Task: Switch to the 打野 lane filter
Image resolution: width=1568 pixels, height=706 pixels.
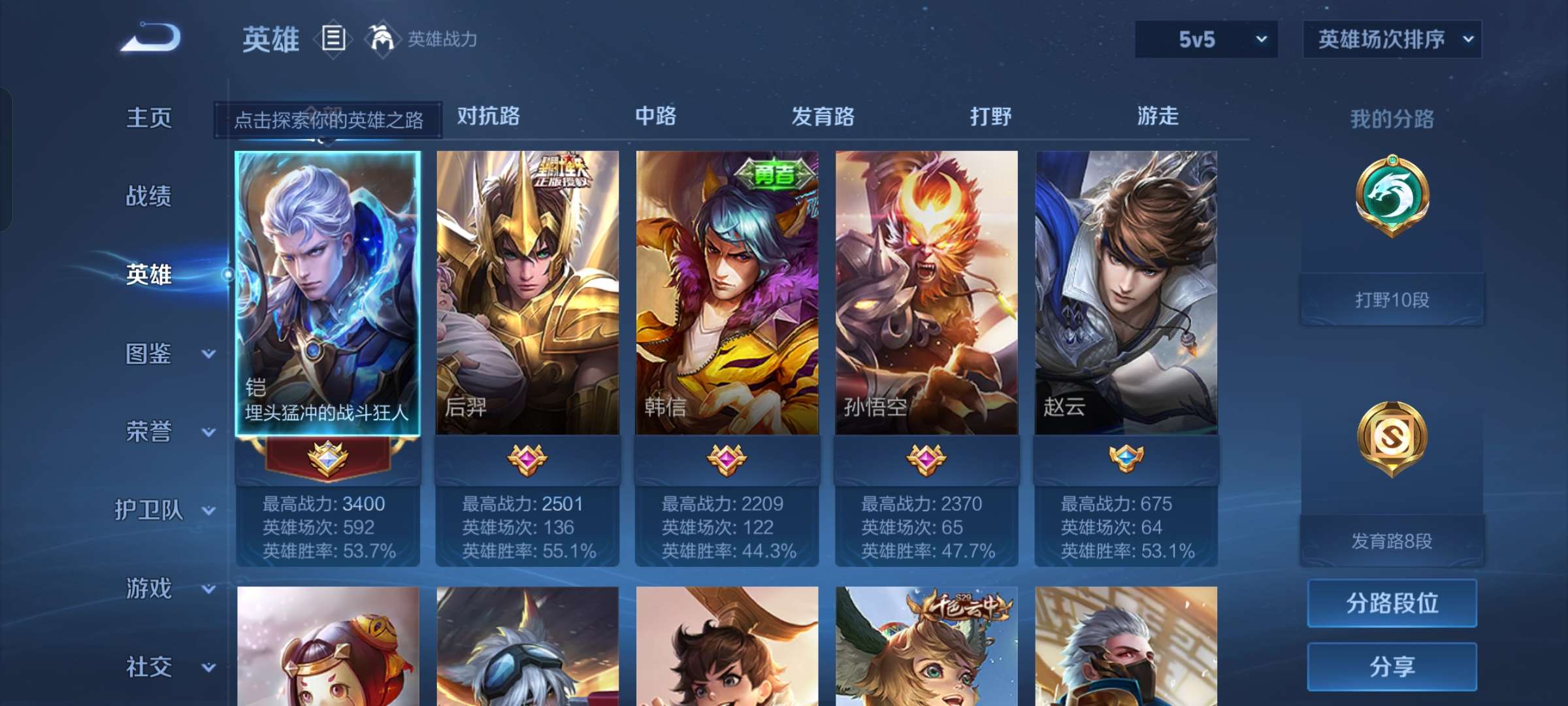Action: tap(990, 116)
